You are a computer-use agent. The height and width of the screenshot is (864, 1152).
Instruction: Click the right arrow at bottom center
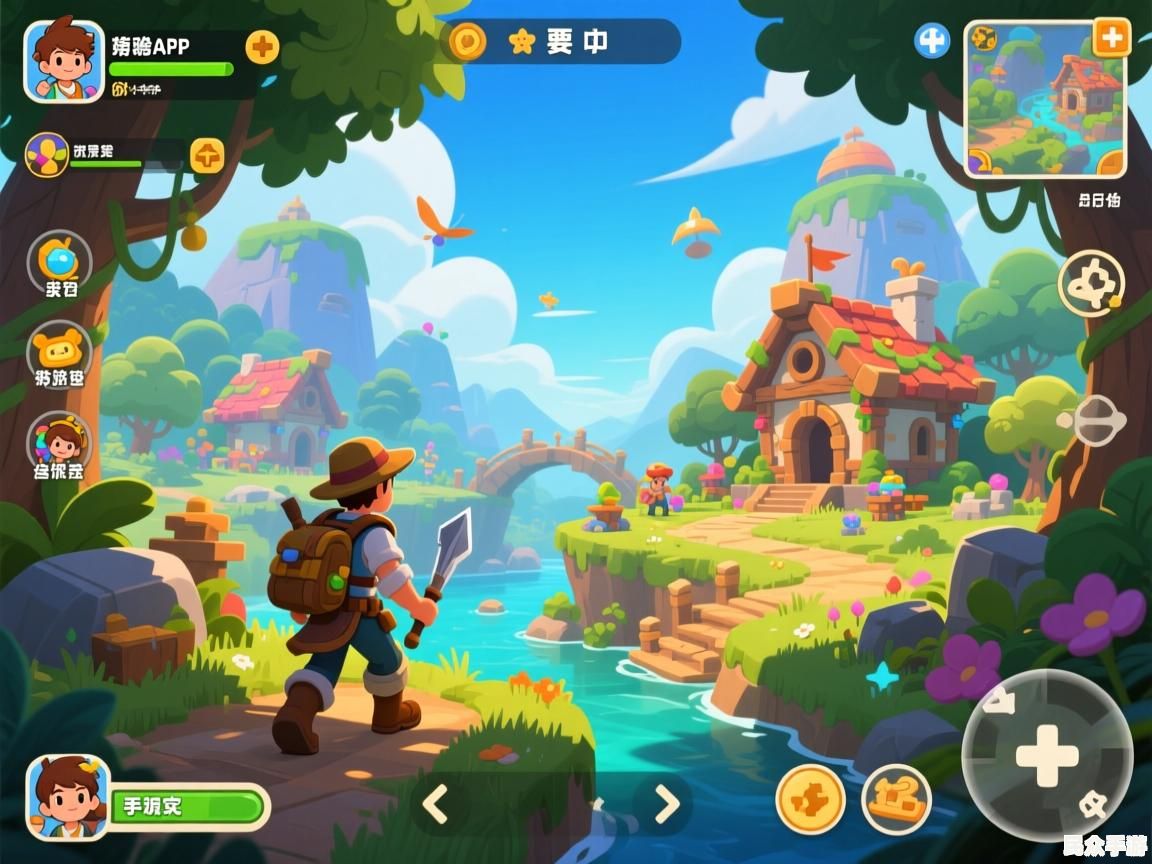(667, 803)
